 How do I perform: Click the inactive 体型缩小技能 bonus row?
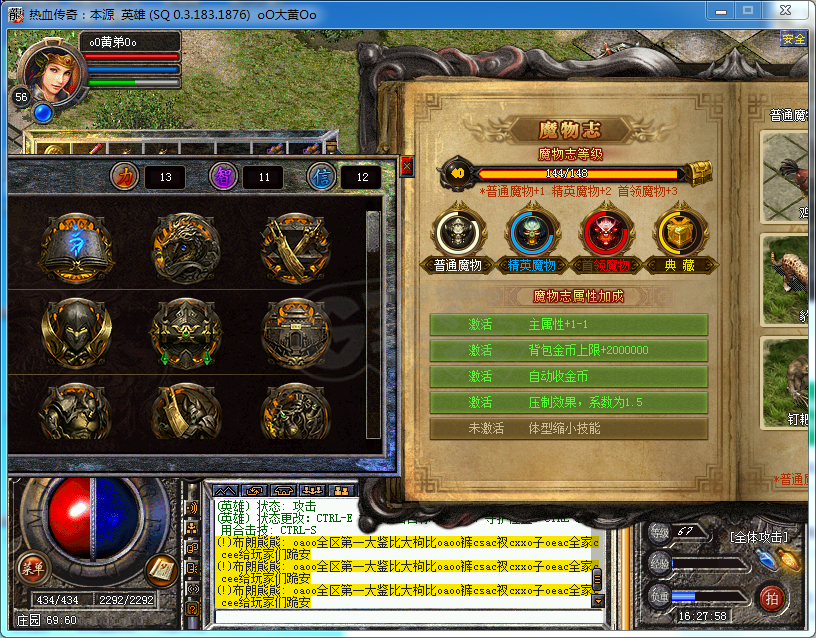tap(568, 428)
